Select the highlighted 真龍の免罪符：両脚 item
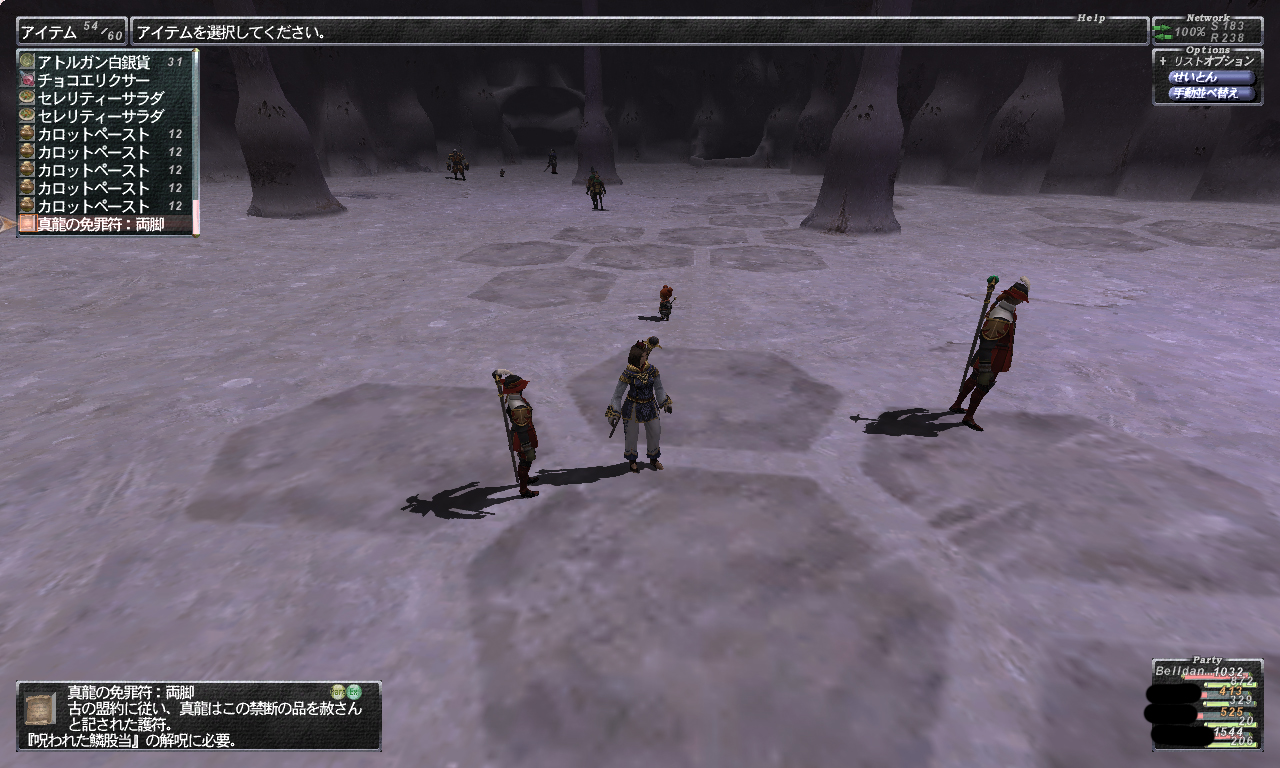The height and width of the screenshot is (768, 1280). pyautogui.click(x=100, y=224)
